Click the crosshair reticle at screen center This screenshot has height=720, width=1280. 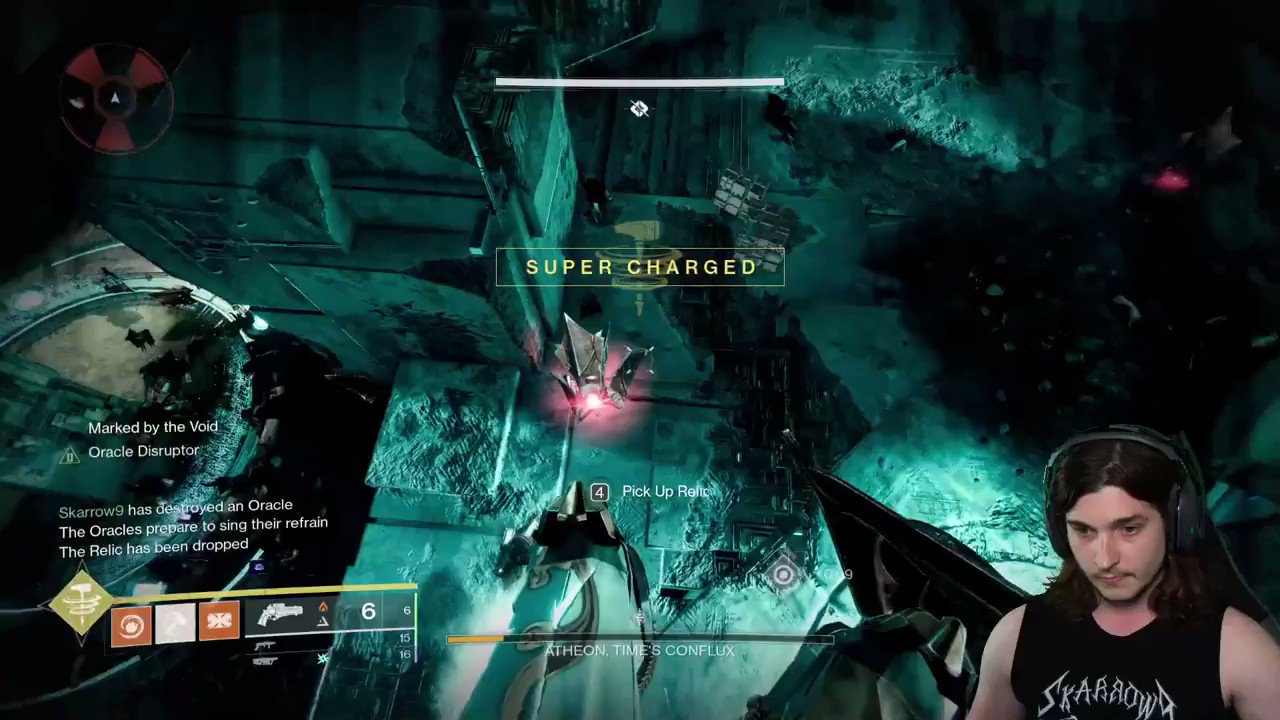tap(639, 108)
